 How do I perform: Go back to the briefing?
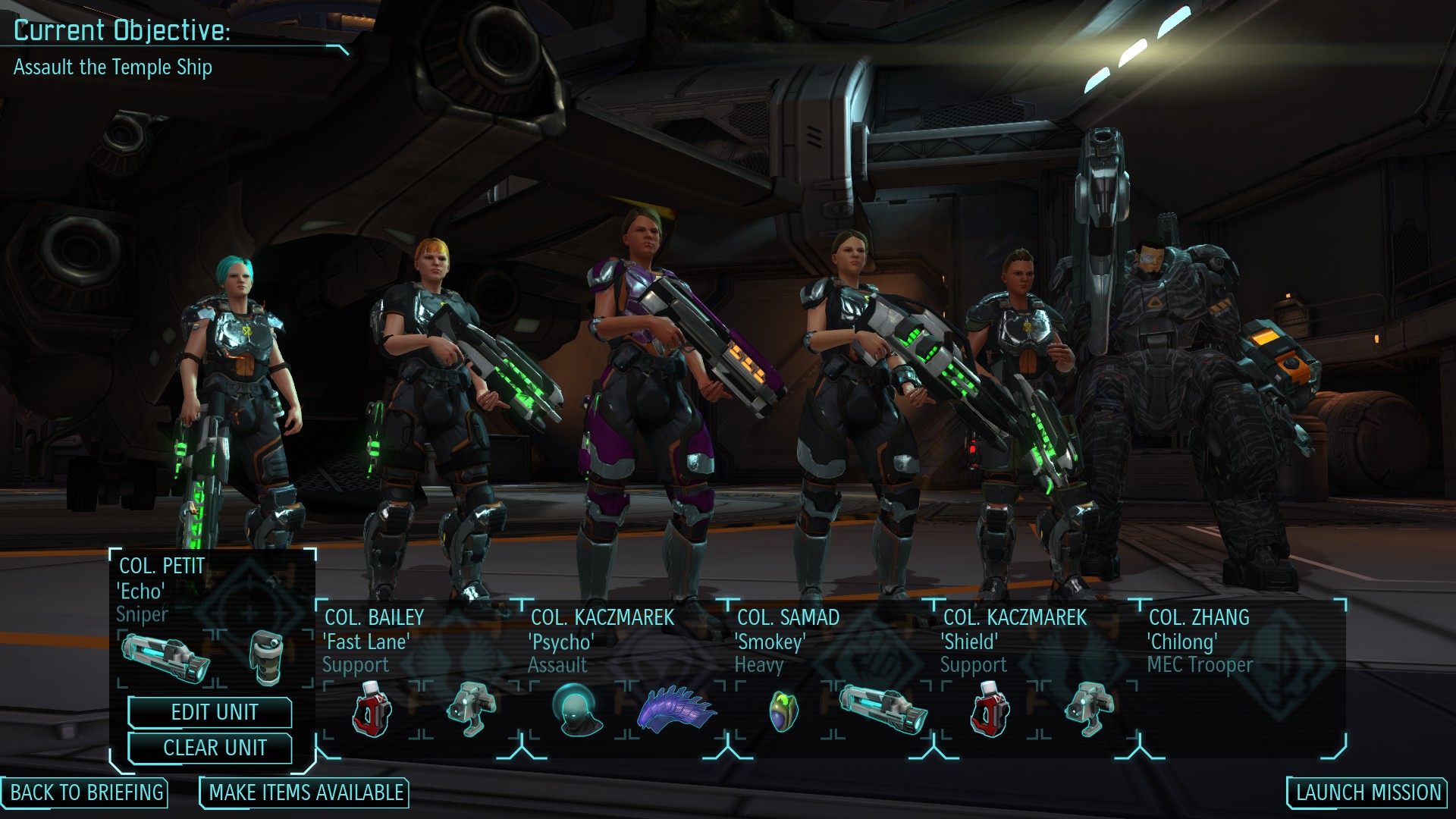(86, 792)
